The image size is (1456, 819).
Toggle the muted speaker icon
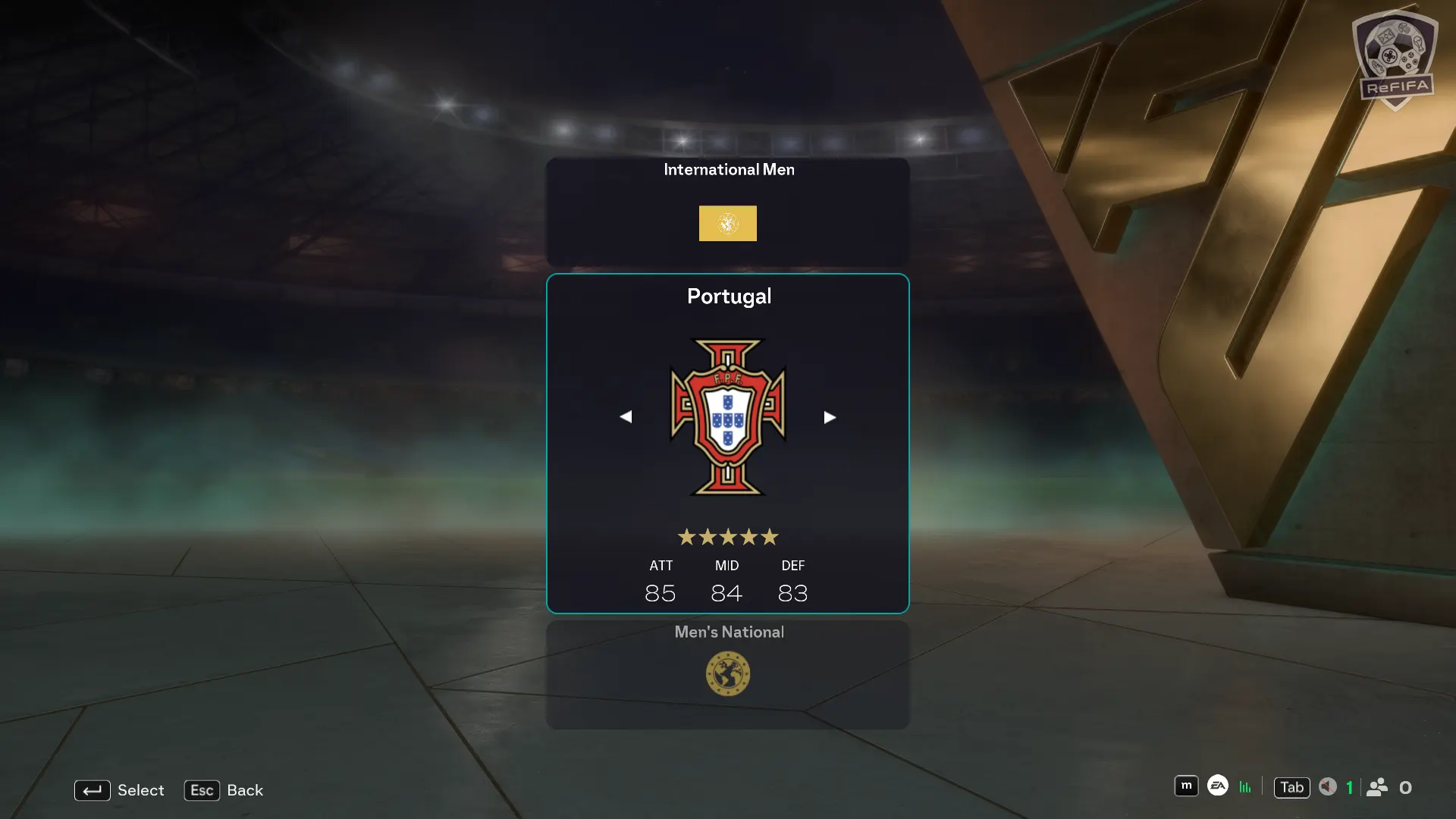coord(1327,787)
